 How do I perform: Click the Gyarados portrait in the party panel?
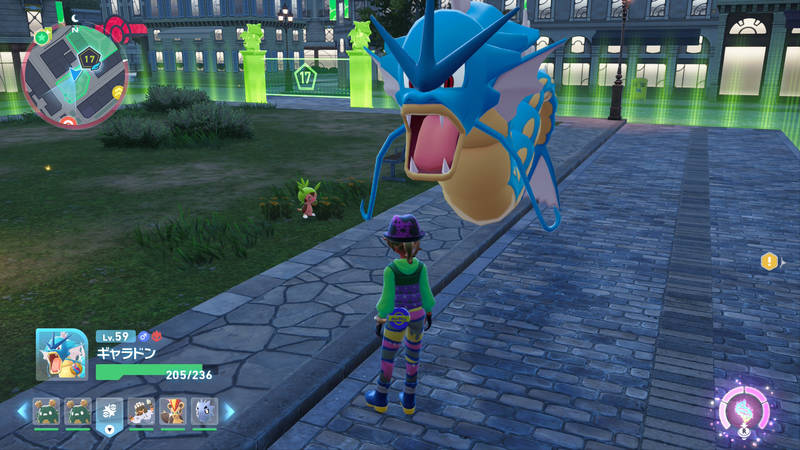coord(62,355)
